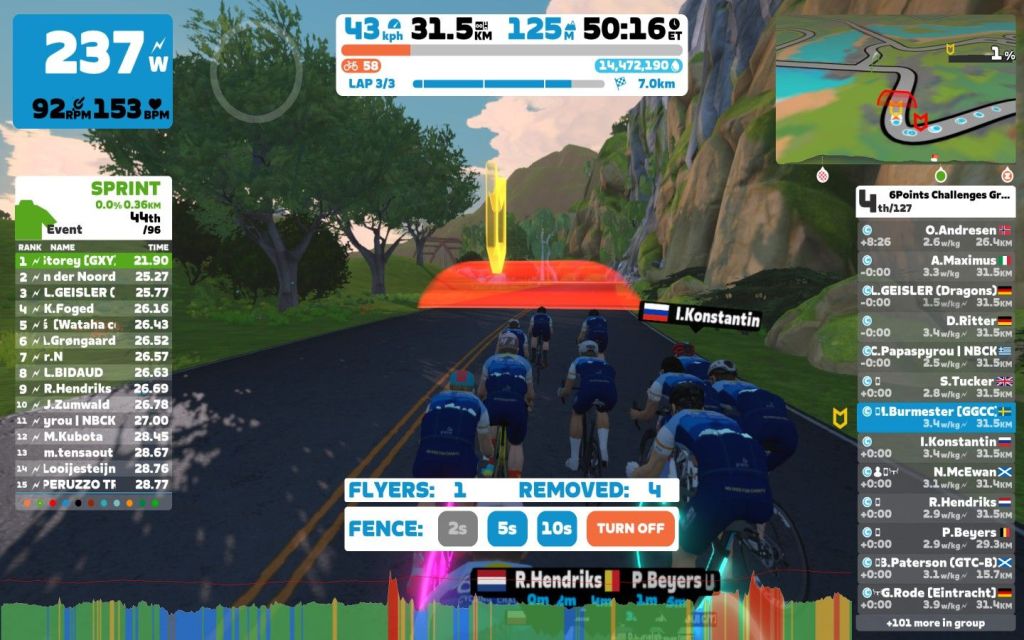Select rider P.Beyers in nearby list
The width and height of the screenshot is (1024, 640).
tap(936, 538)
